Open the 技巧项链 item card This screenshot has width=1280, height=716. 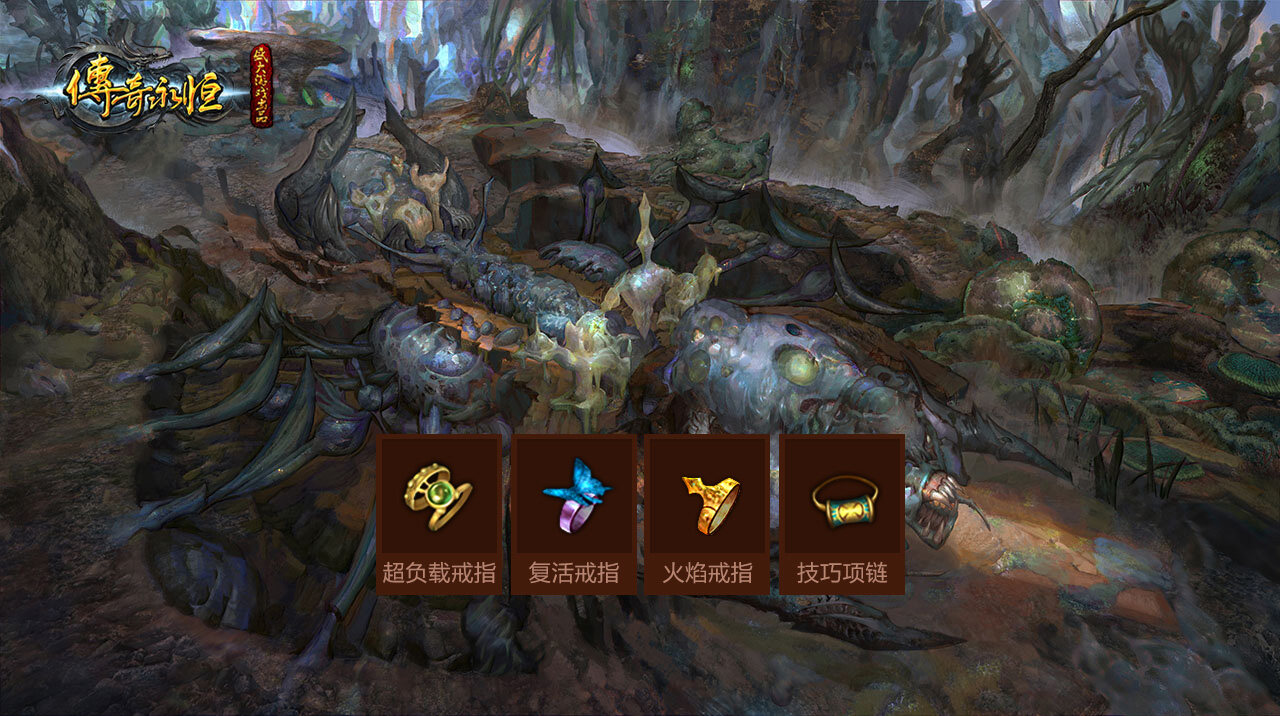pyautogui.click(x=842, y=514)
